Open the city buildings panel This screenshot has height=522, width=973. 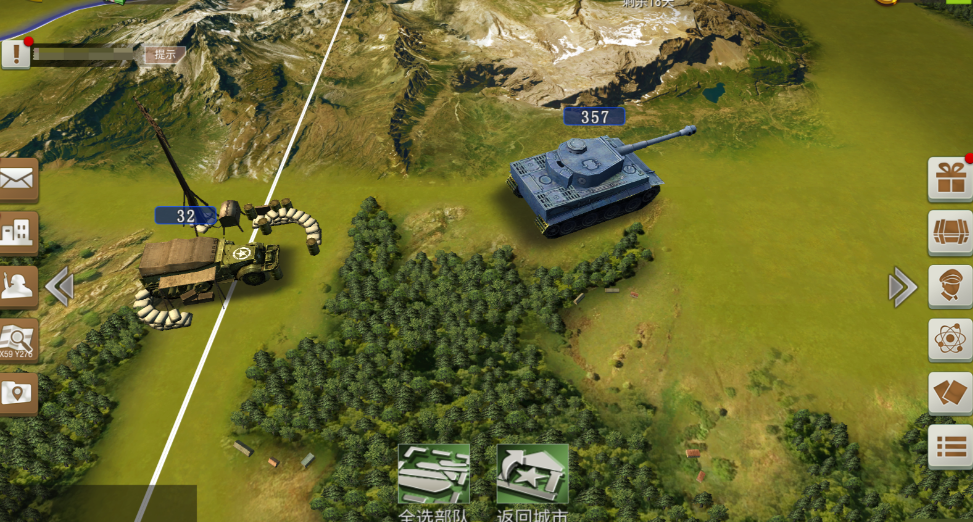click(x=18, y=233)
